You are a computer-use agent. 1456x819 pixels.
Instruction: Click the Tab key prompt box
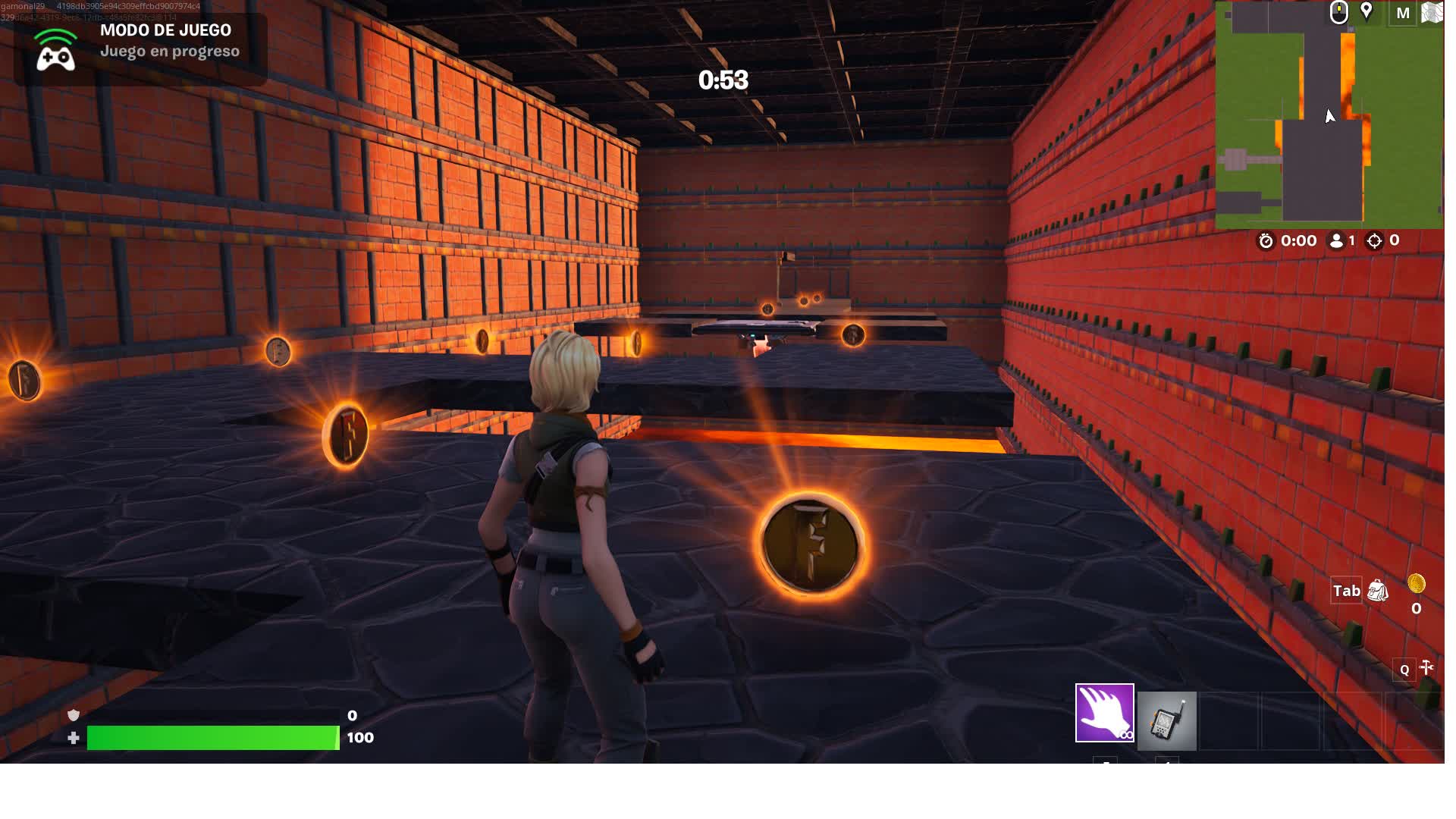(1347, 591)
